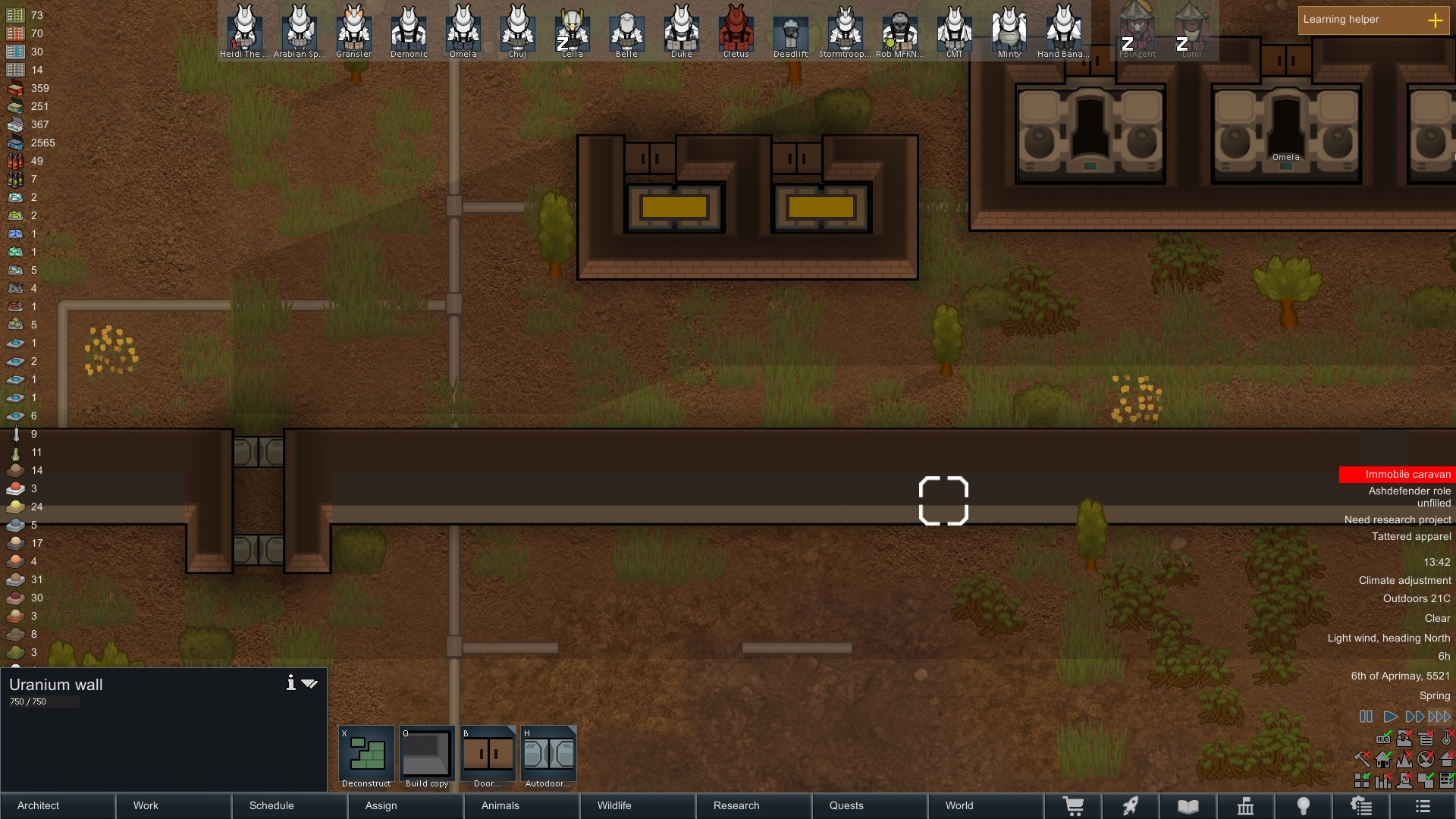Select colonist Heidi portrait

pyautogui.click(x=244, y=30)
